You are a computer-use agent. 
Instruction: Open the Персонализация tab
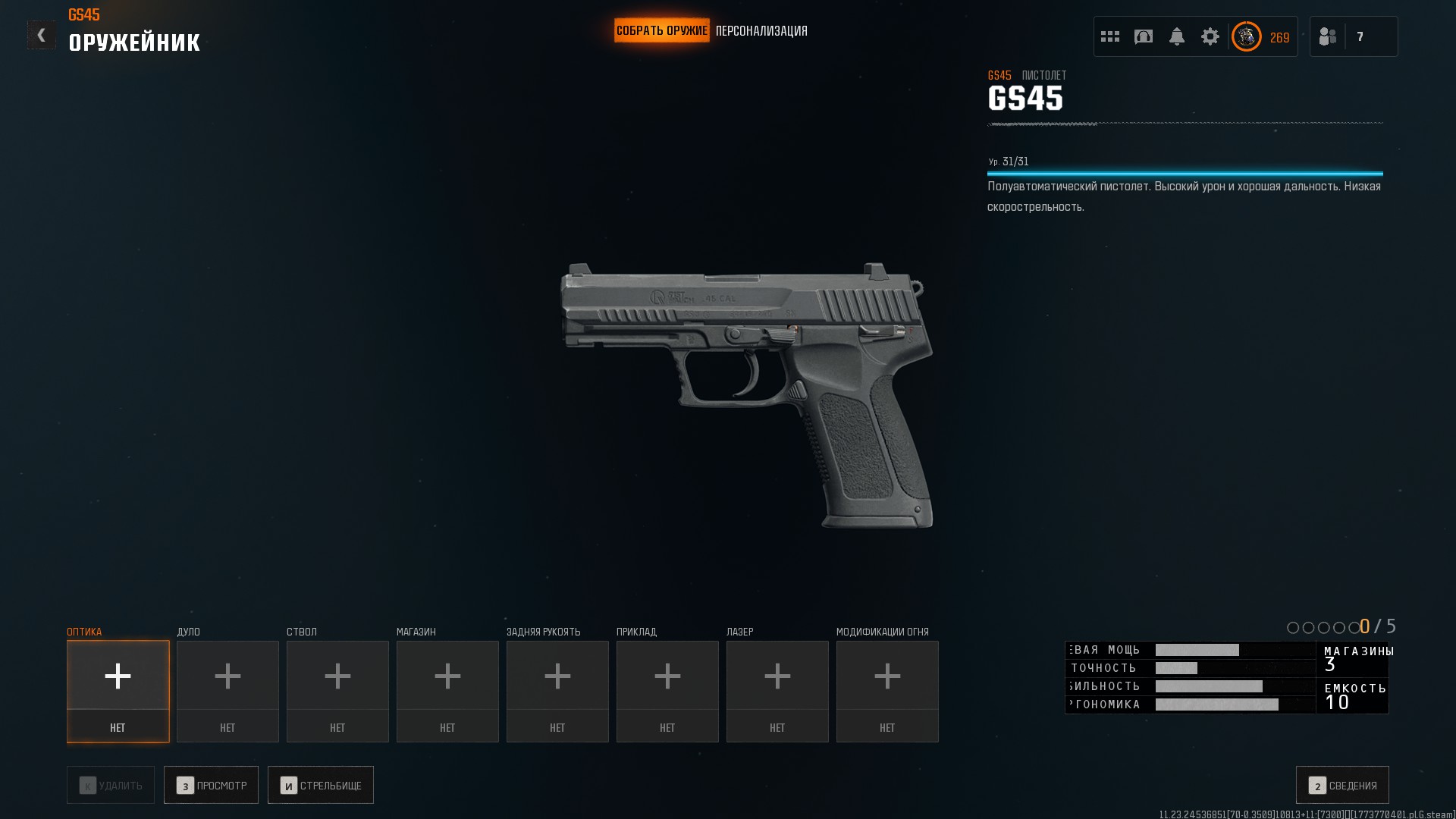click(x=761, y=31)
